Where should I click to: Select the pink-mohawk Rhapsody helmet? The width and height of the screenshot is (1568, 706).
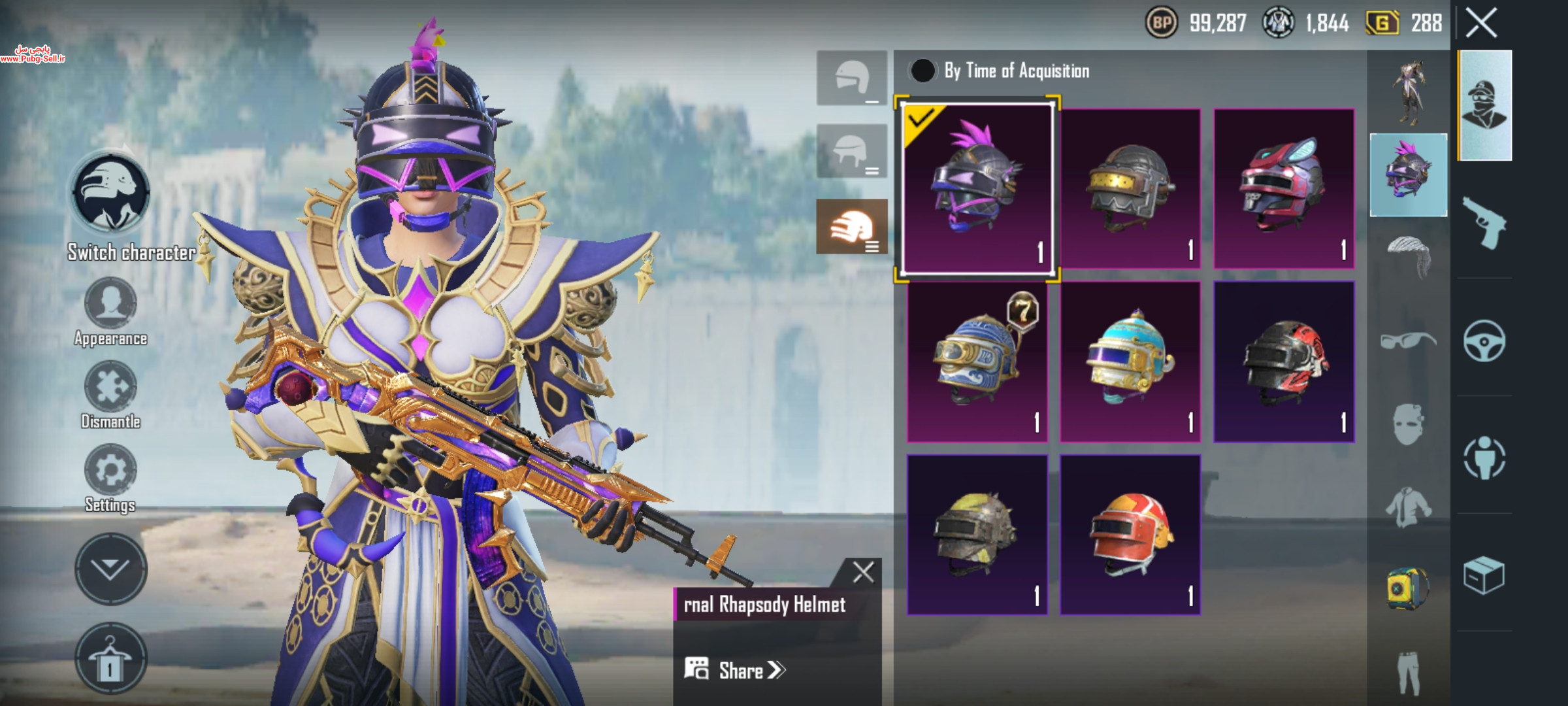pos(977,189)
